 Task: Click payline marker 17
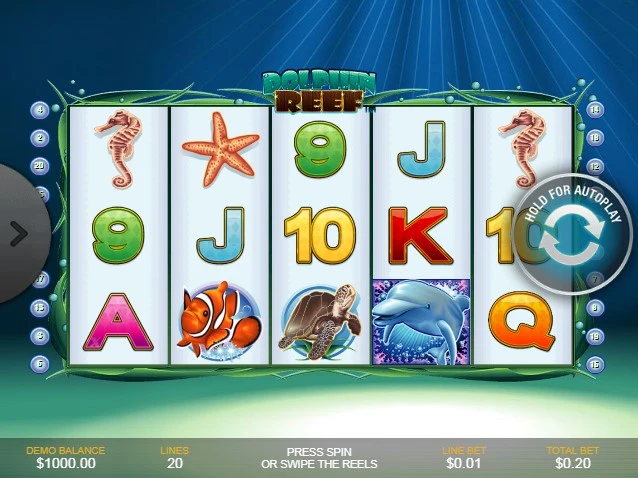(41, 280)
